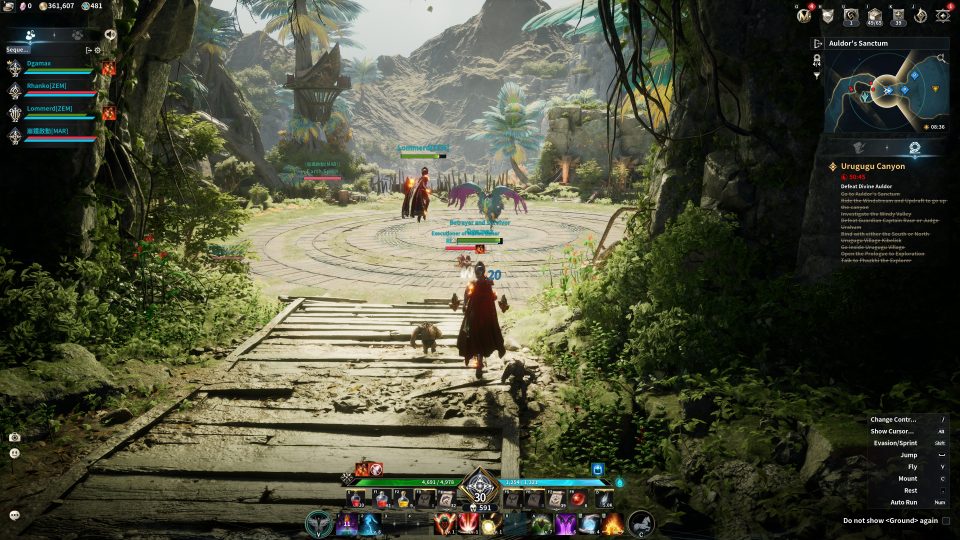
Task: Switch to the raid group tab
Action: point(77,34)
